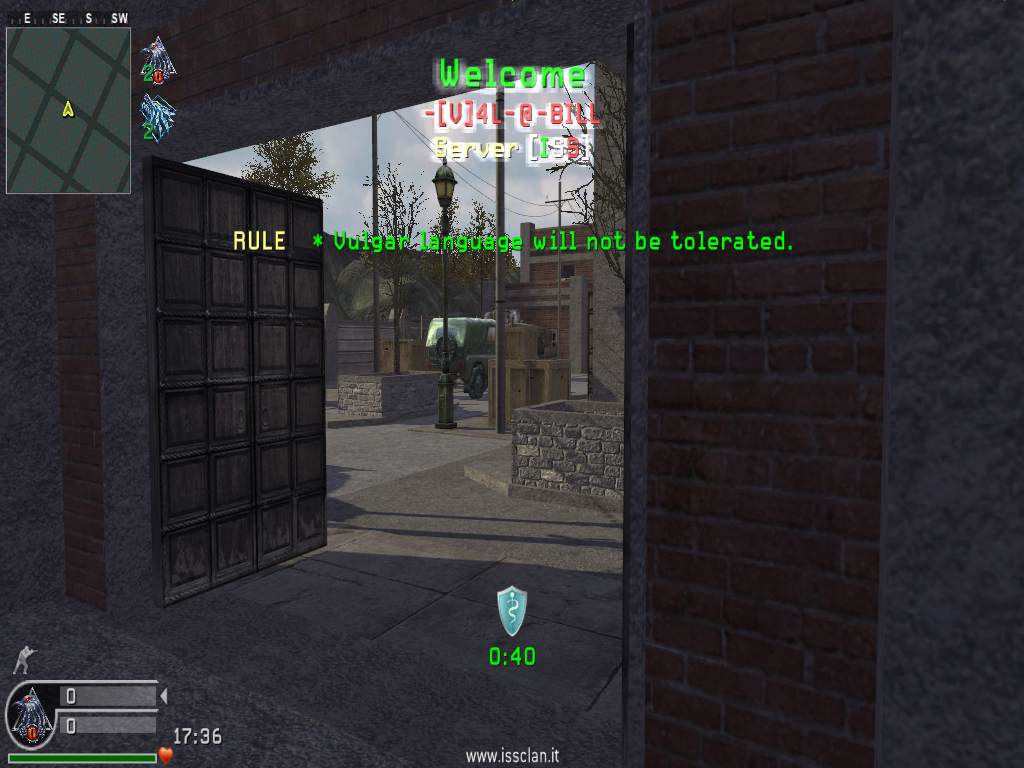Click the minimap in the corner

coord(68,110)
